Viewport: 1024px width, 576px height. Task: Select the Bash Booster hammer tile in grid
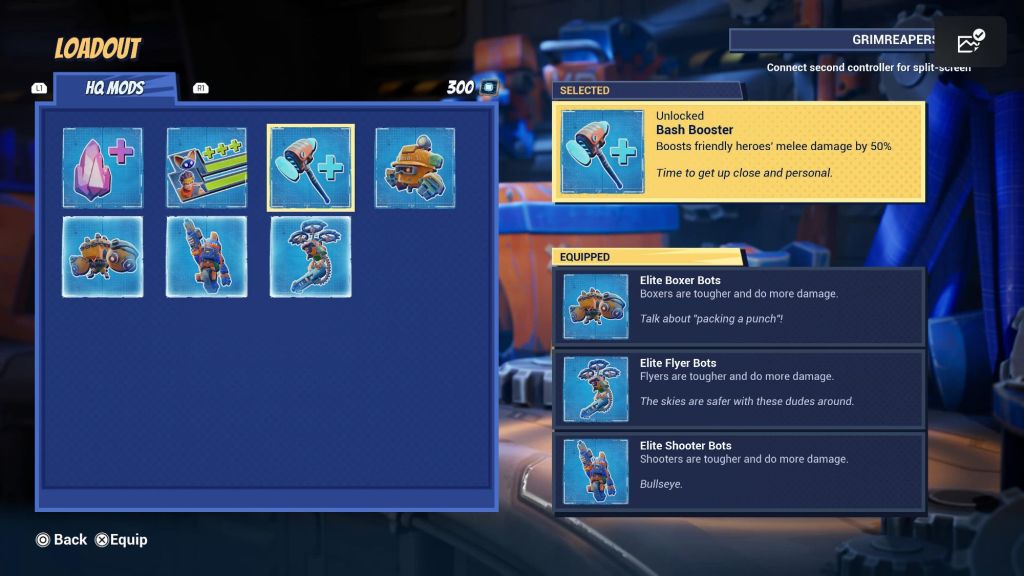tap(310, 168)
